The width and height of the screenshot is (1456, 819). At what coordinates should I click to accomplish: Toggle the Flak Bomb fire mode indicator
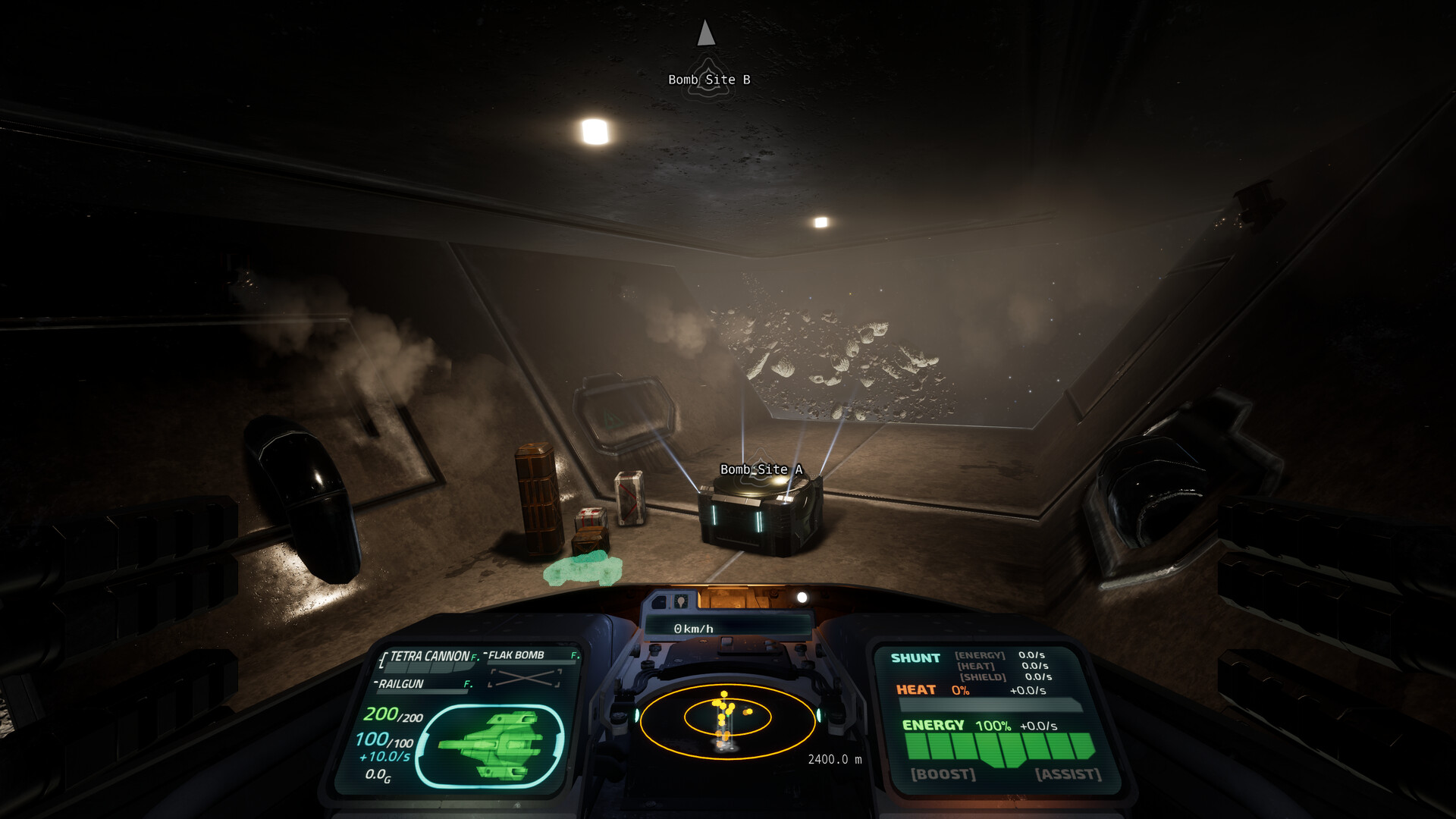click(x=574, y=656)
